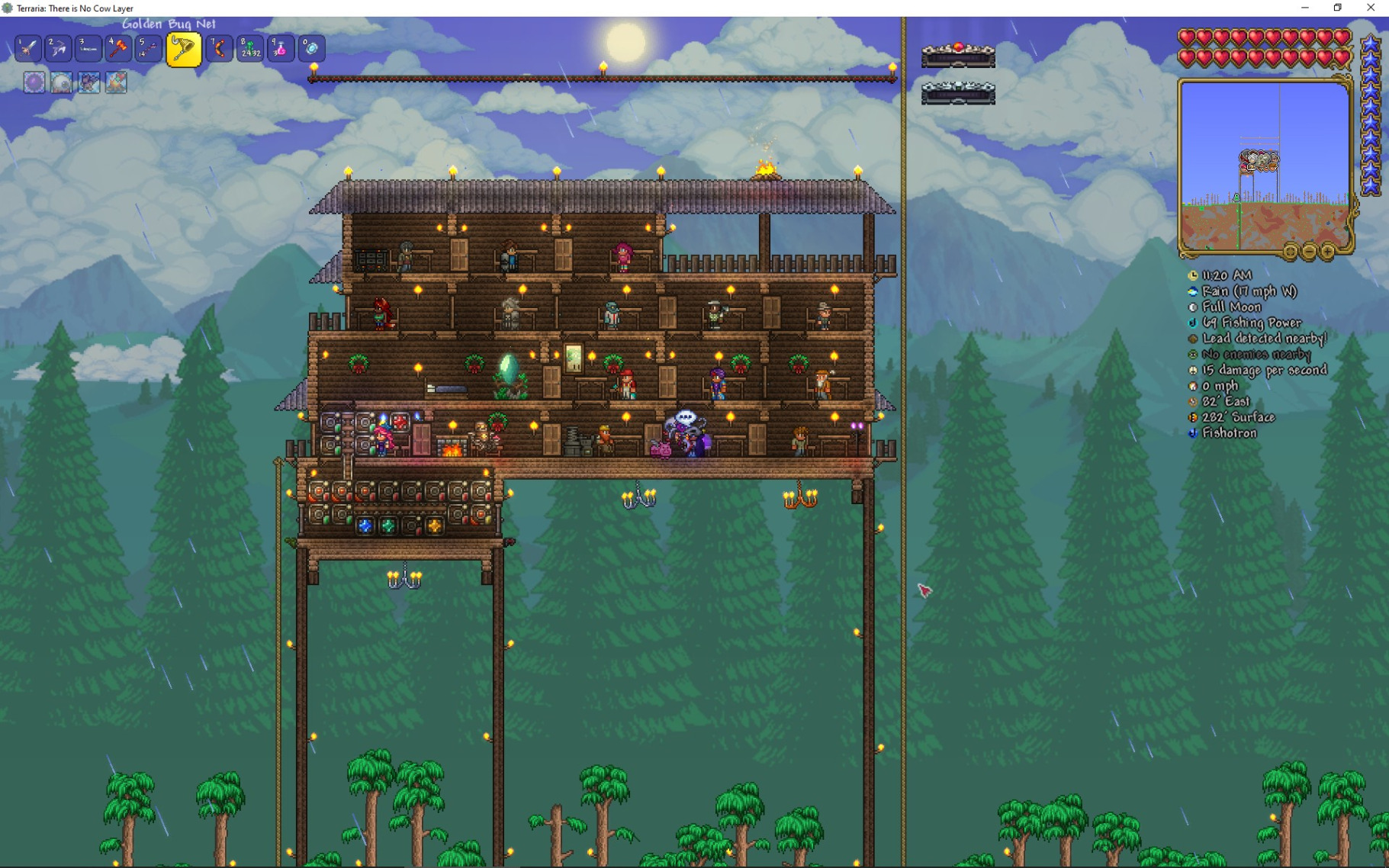Select the green item stack of 2432

click(x=249, y=49)
